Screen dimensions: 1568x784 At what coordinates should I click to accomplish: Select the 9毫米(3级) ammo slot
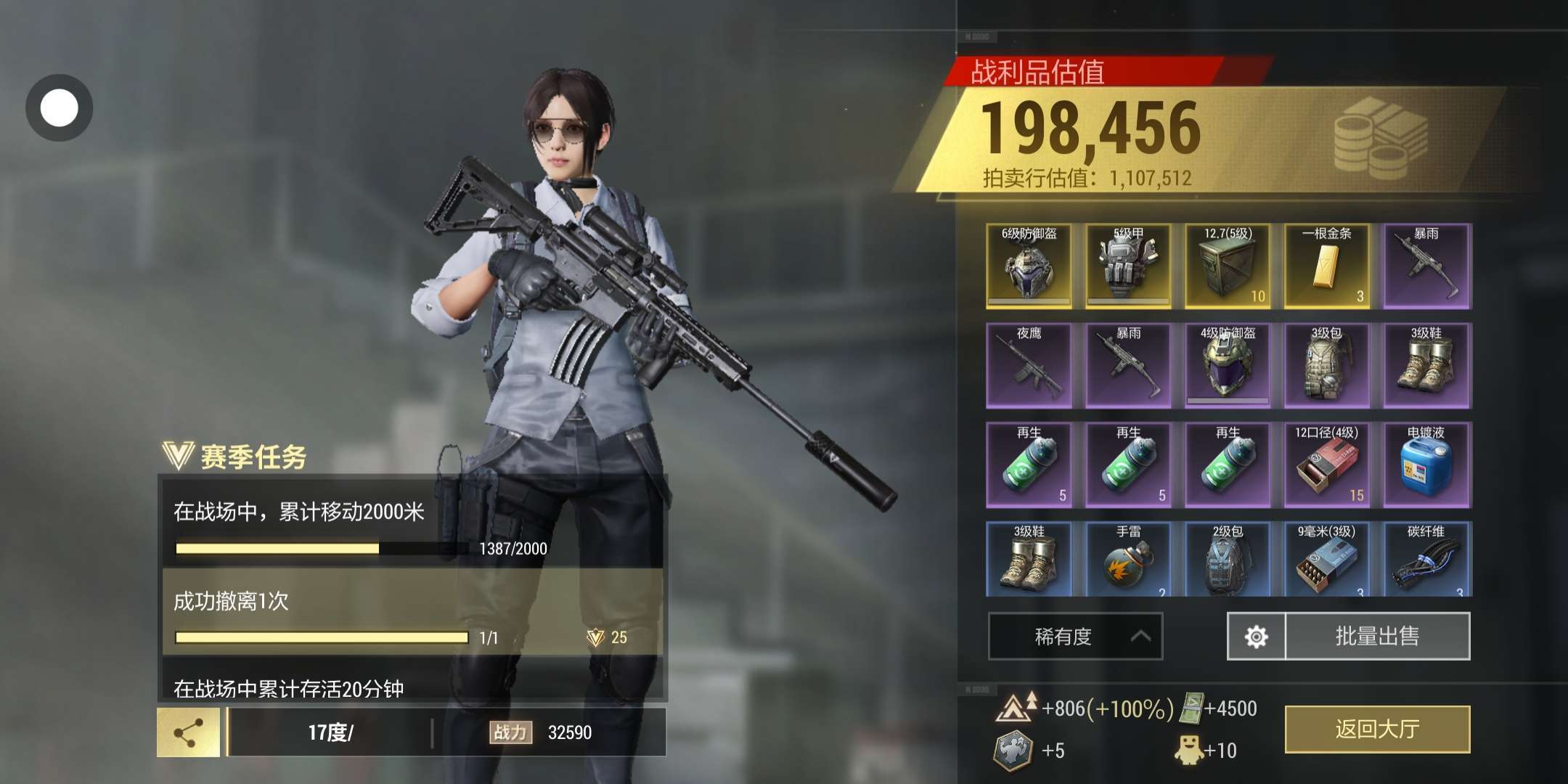pyautogui.click(x=1327, y=560)
